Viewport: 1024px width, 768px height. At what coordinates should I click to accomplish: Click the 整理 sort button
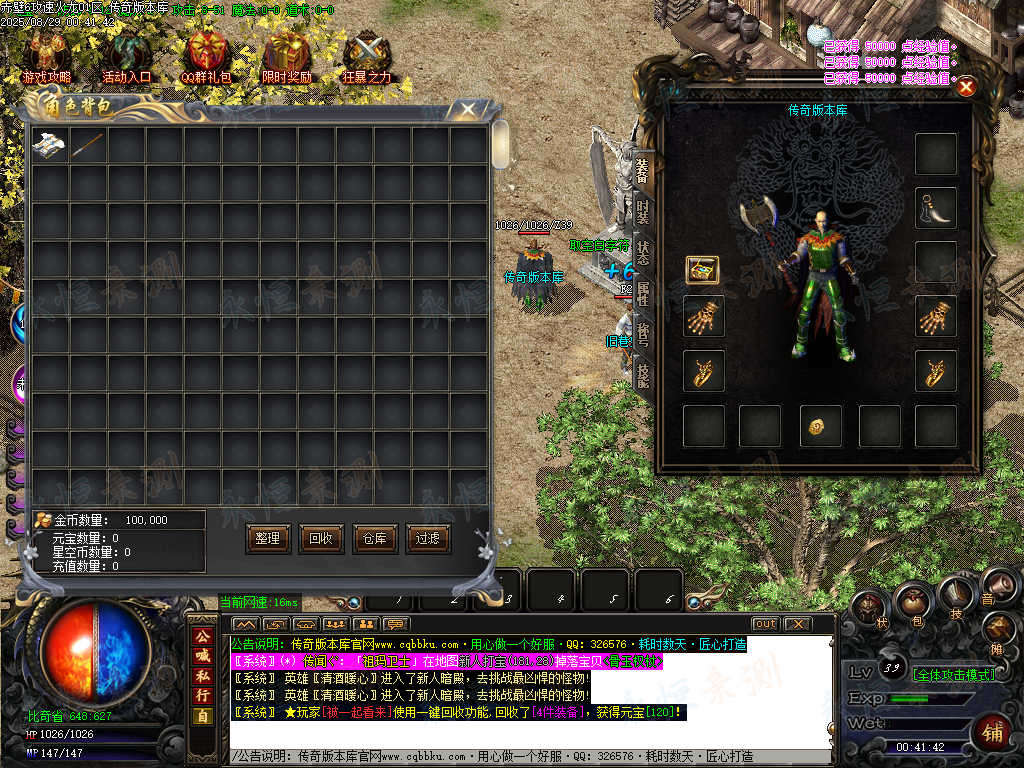267,538
